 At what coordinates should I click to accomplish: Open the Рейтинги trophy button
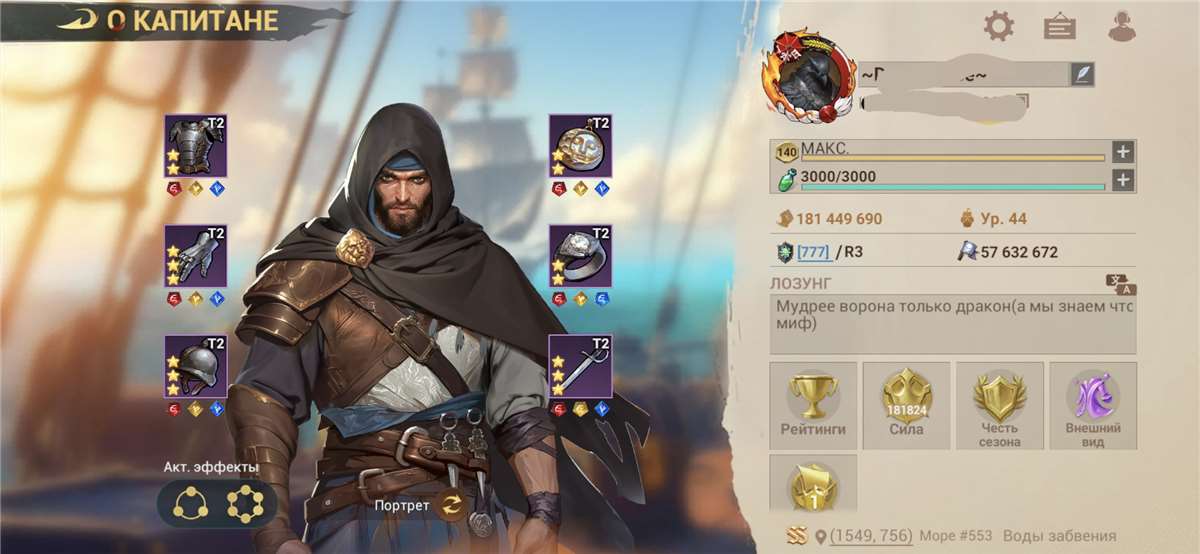tap(813, 404)
